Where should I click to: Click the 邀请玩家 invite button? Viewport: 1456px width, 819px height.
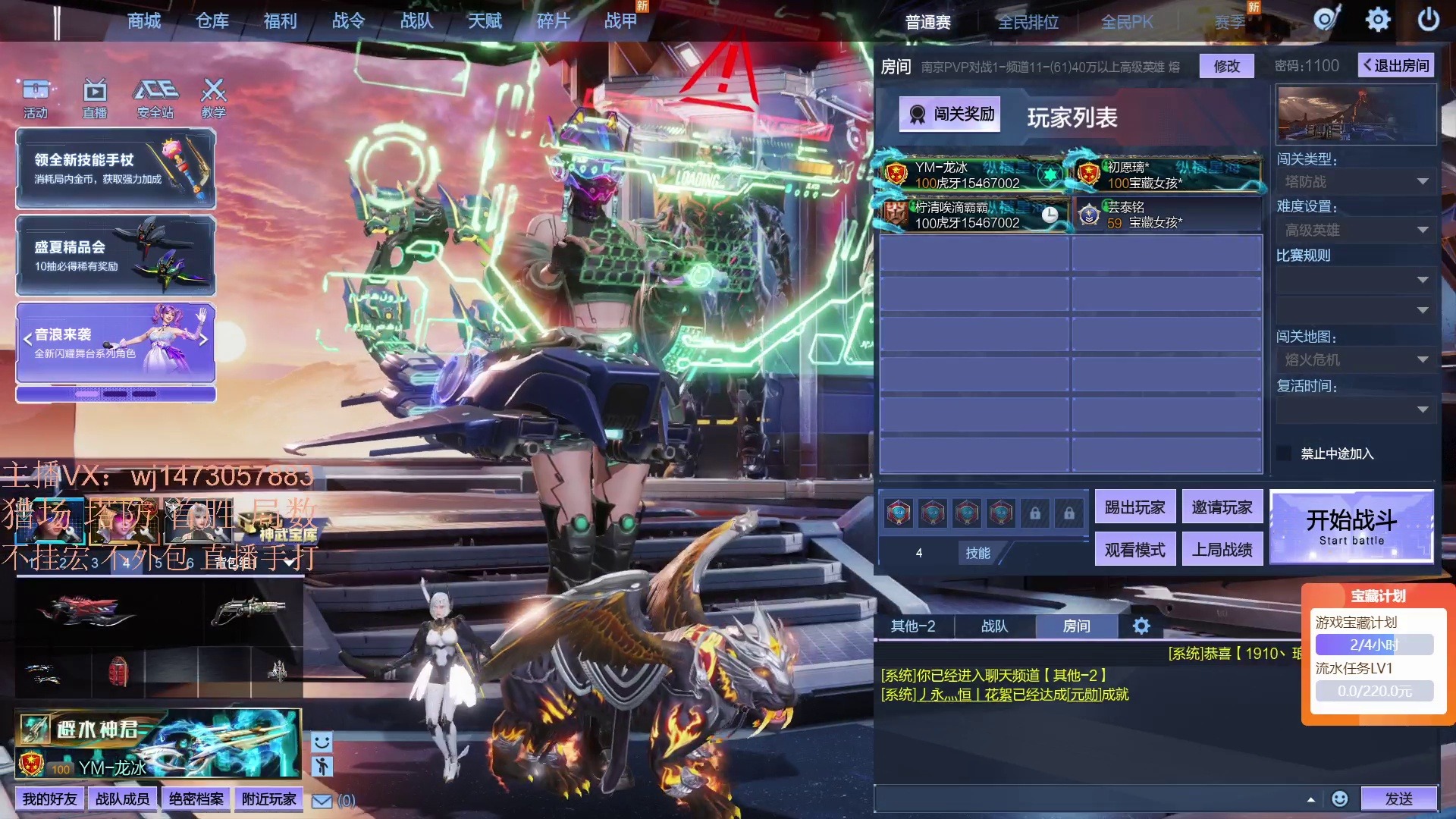click(x=1222, y=507)
